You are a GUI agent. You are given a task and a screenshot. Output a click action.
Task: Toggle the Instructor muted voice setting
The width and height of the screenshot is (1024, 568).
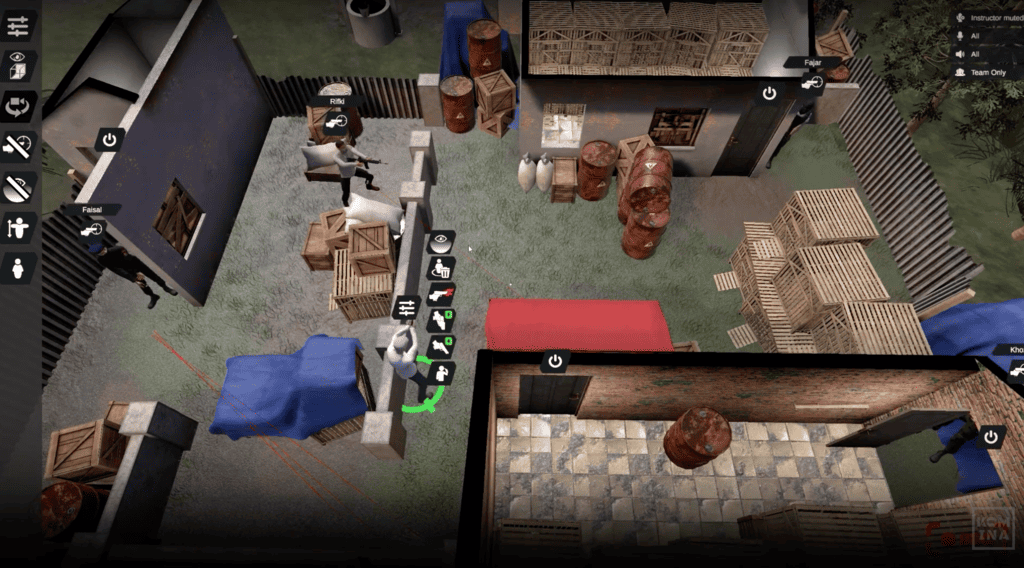pos(988,18)
